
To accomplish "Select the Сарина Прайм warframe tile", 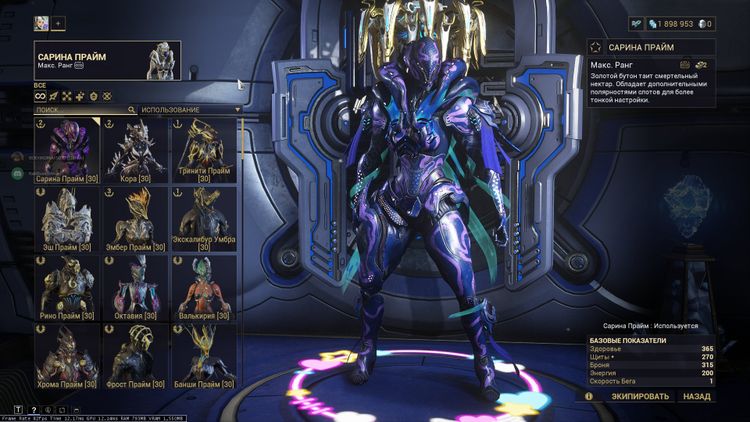I will 65,150.
